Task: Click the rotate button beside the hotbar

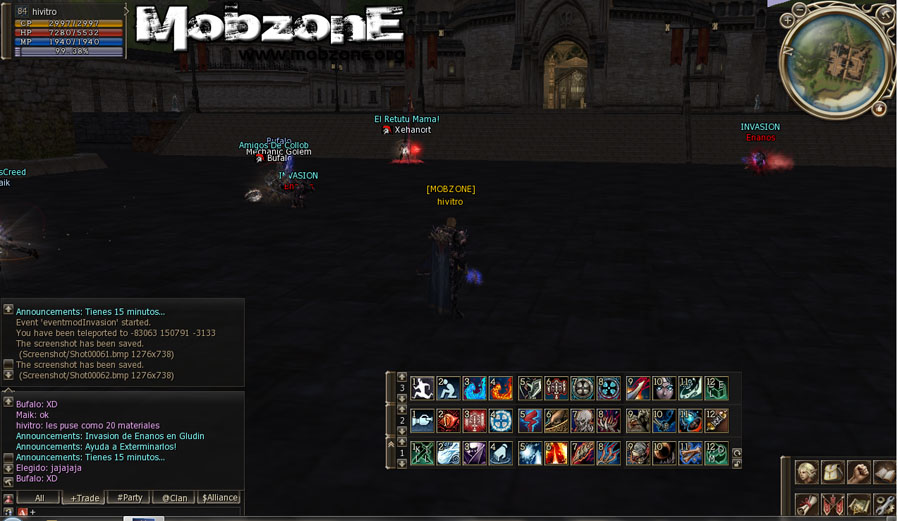Action: pos(737,453)
